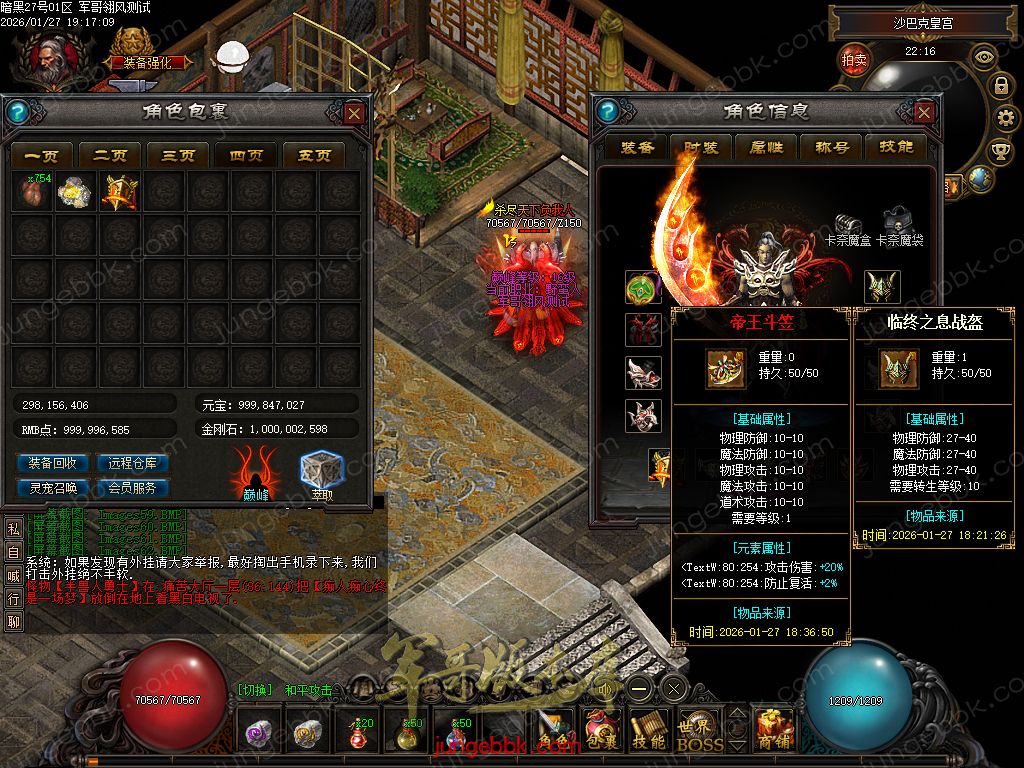The width and height of the screenshot is (1024, 768).
Task: Open the 五页 bag page
Action: [313, 155]
